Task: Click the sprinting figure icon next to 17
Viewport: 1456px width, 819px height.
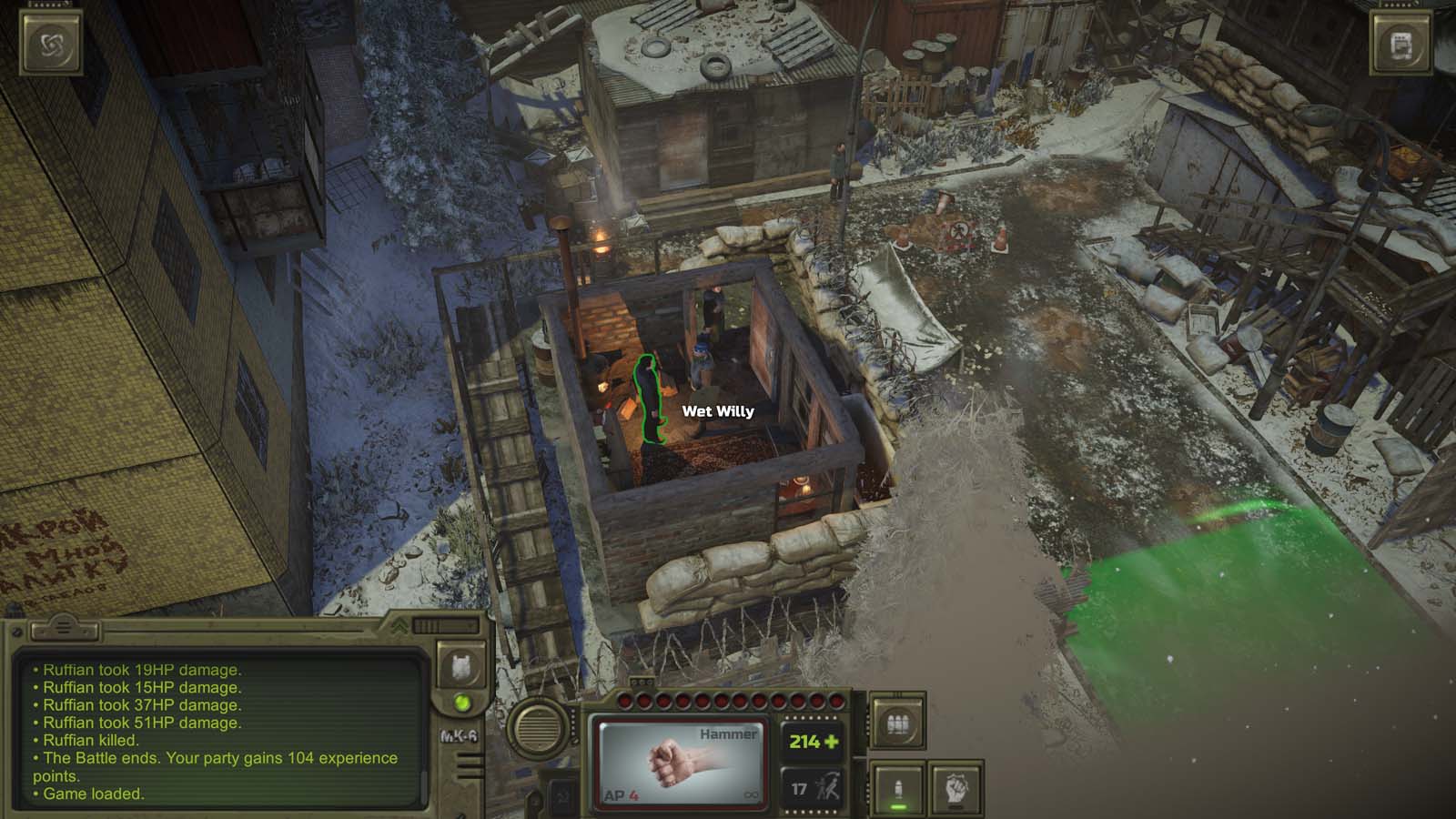Action: point(827,786)
